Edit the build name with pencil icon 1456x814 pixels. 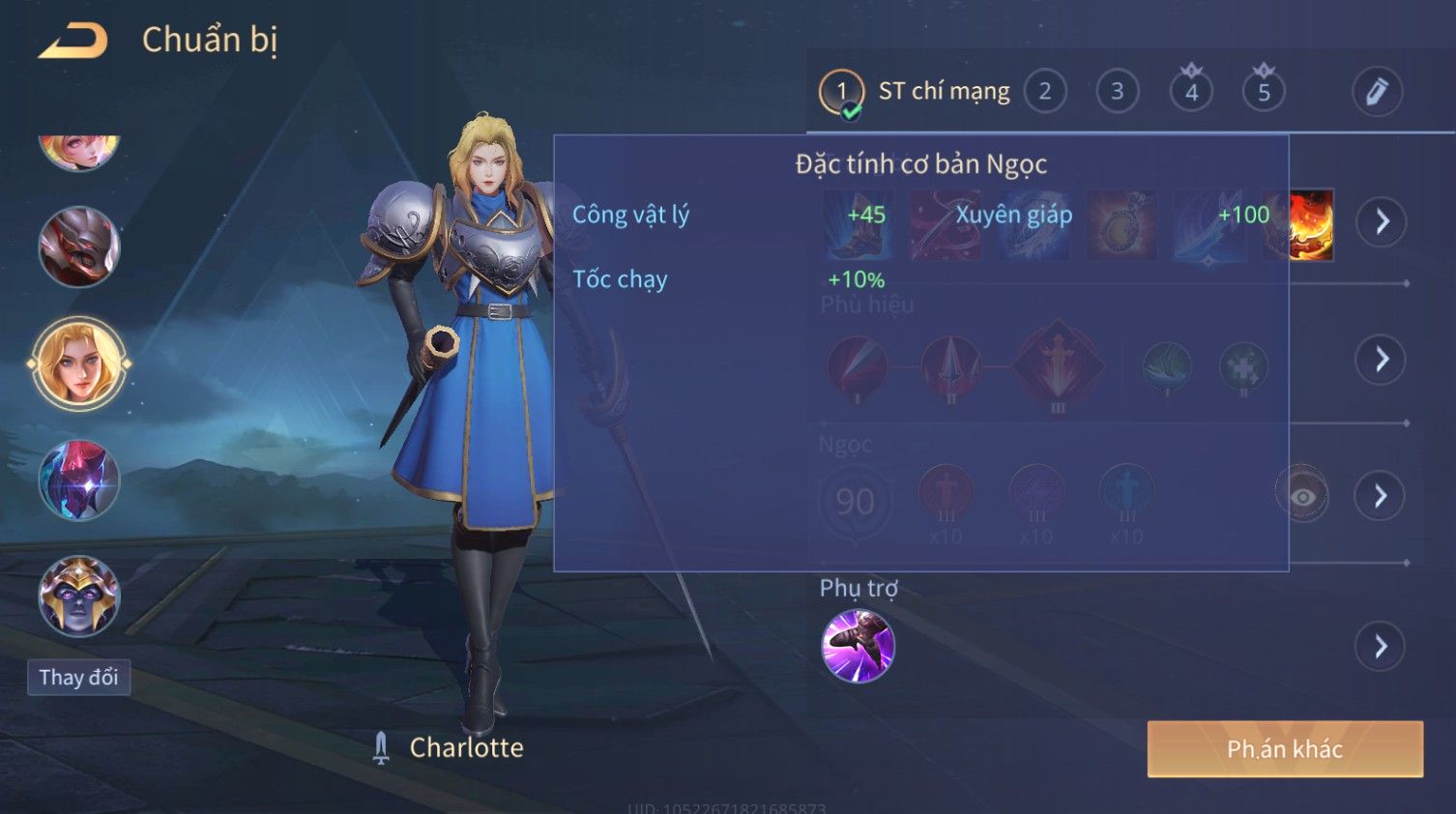point(1376,92)
